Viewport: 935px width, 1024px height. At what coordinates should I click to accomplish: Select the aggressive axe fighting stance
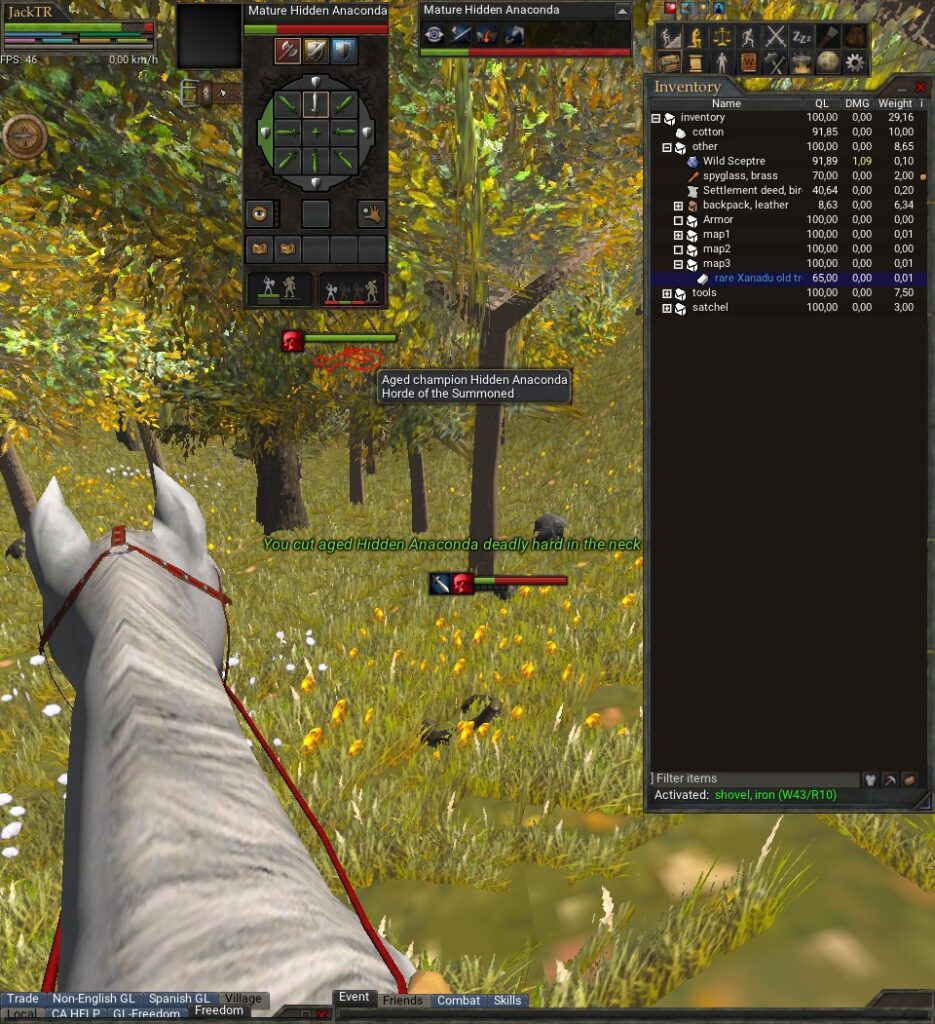(x=288, y=50)
